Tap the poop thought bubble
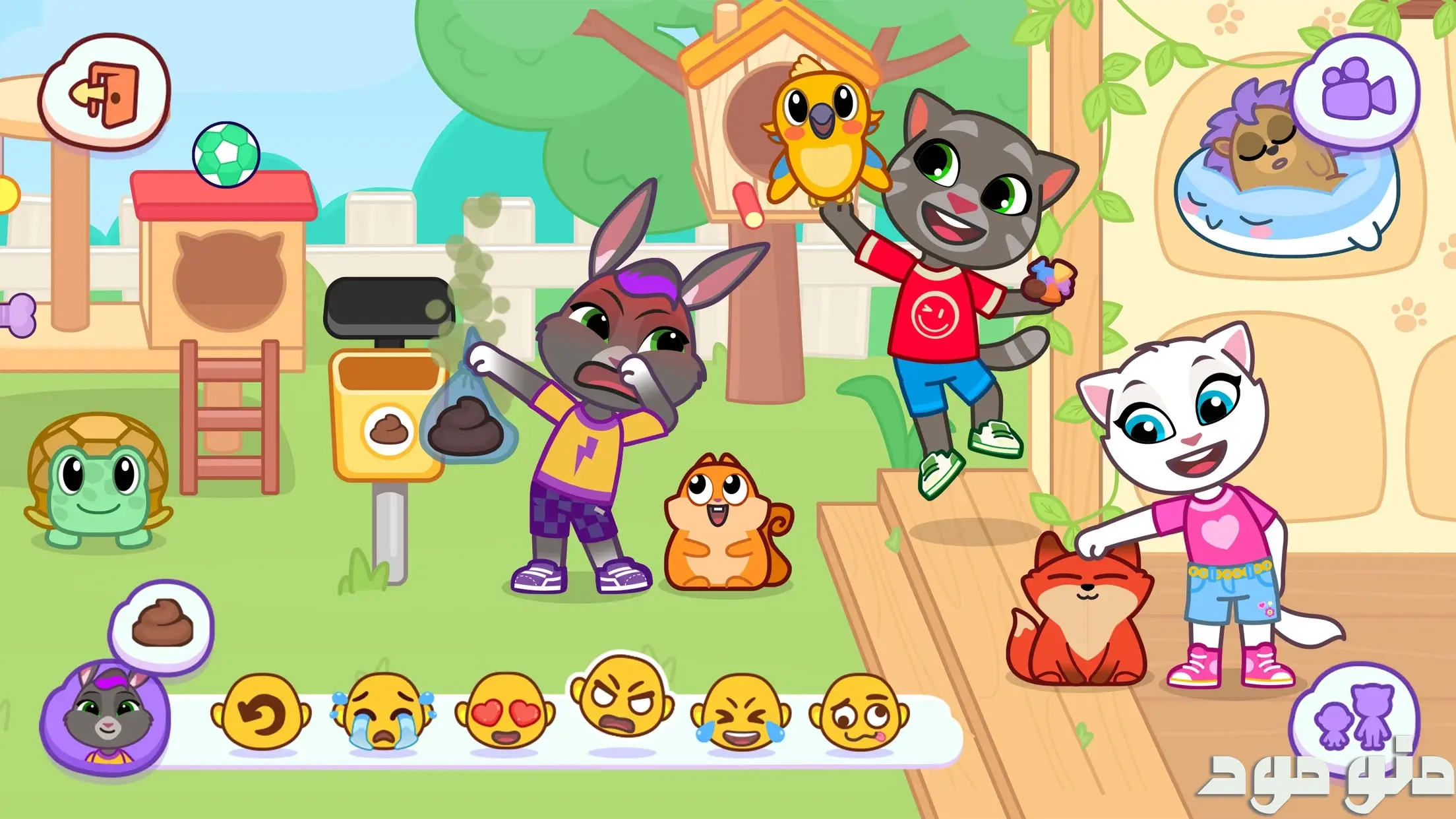 [162, 624]
